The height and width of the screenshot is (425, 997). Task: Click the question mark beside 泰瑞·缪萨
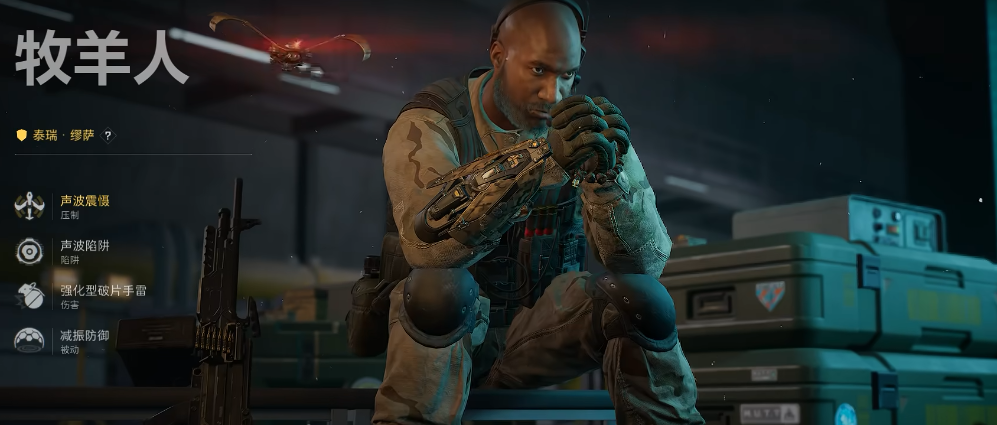click(x=108, y=136)
